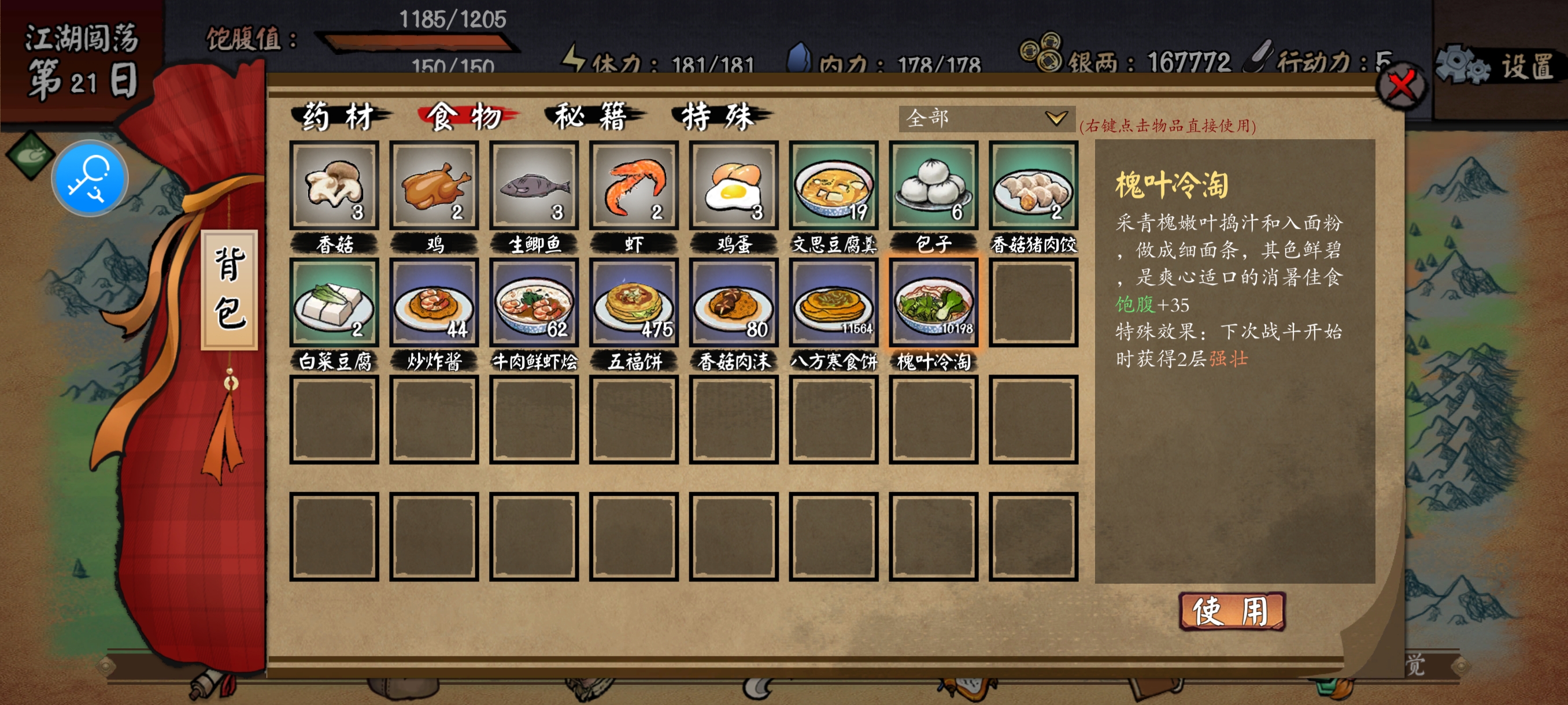1568x705 pixels.
Task: Select the 文思豆腐羹 soup bowl
Action: click(x=833, y=185)
